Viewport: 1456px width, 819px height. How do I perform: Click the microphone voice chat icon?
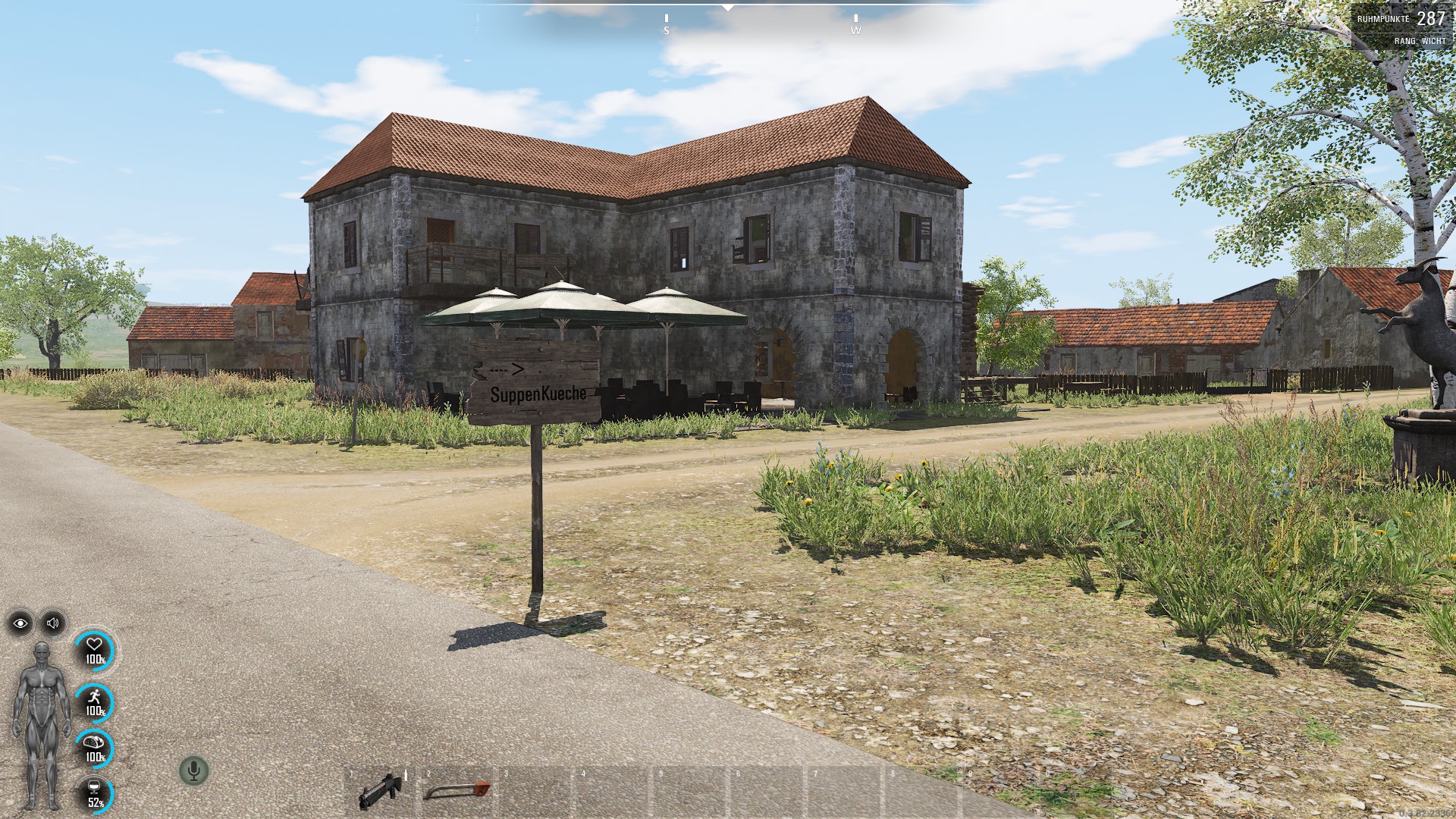point(194,771)
